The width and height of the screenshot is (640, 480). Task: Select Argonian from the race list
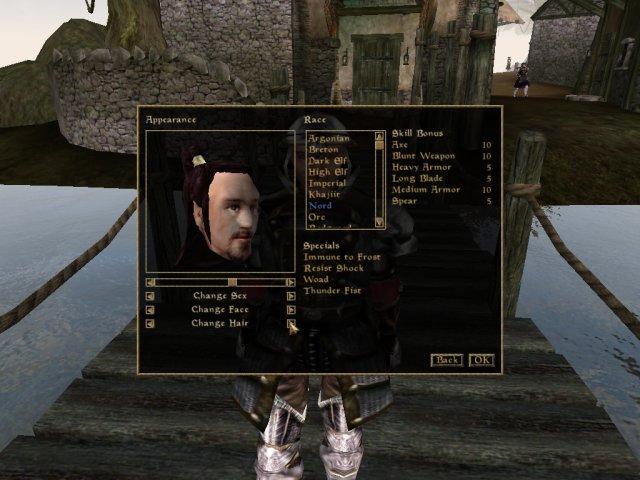[327, 137]
